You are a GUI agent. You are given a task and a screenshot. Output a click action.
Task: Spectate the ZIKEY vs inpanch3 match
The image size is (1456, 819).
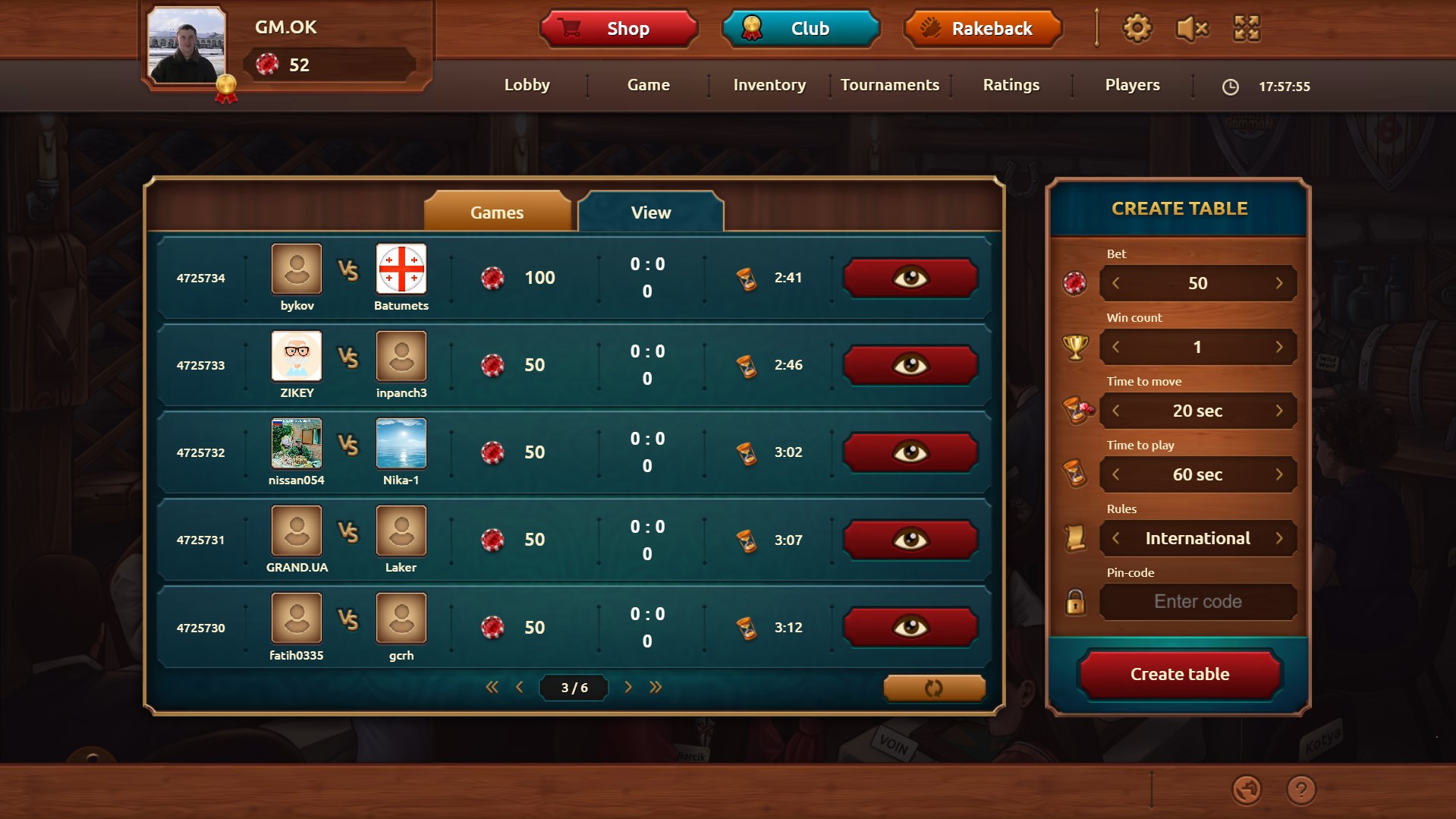[910, 364]
